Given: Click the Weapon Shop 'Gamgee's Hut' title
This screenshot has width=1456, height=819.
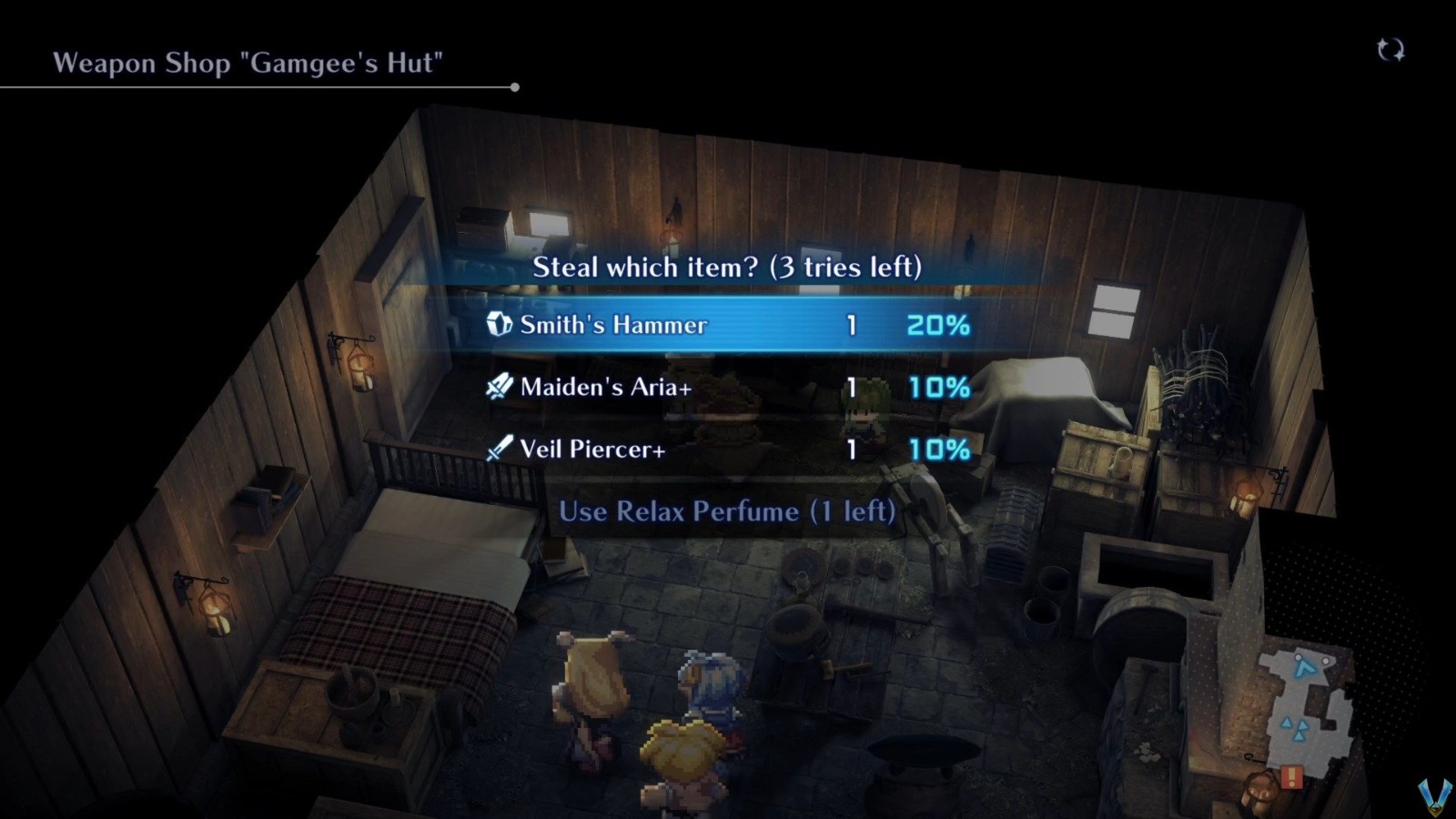Looking at the screenshot, I should tap(249, 64).
